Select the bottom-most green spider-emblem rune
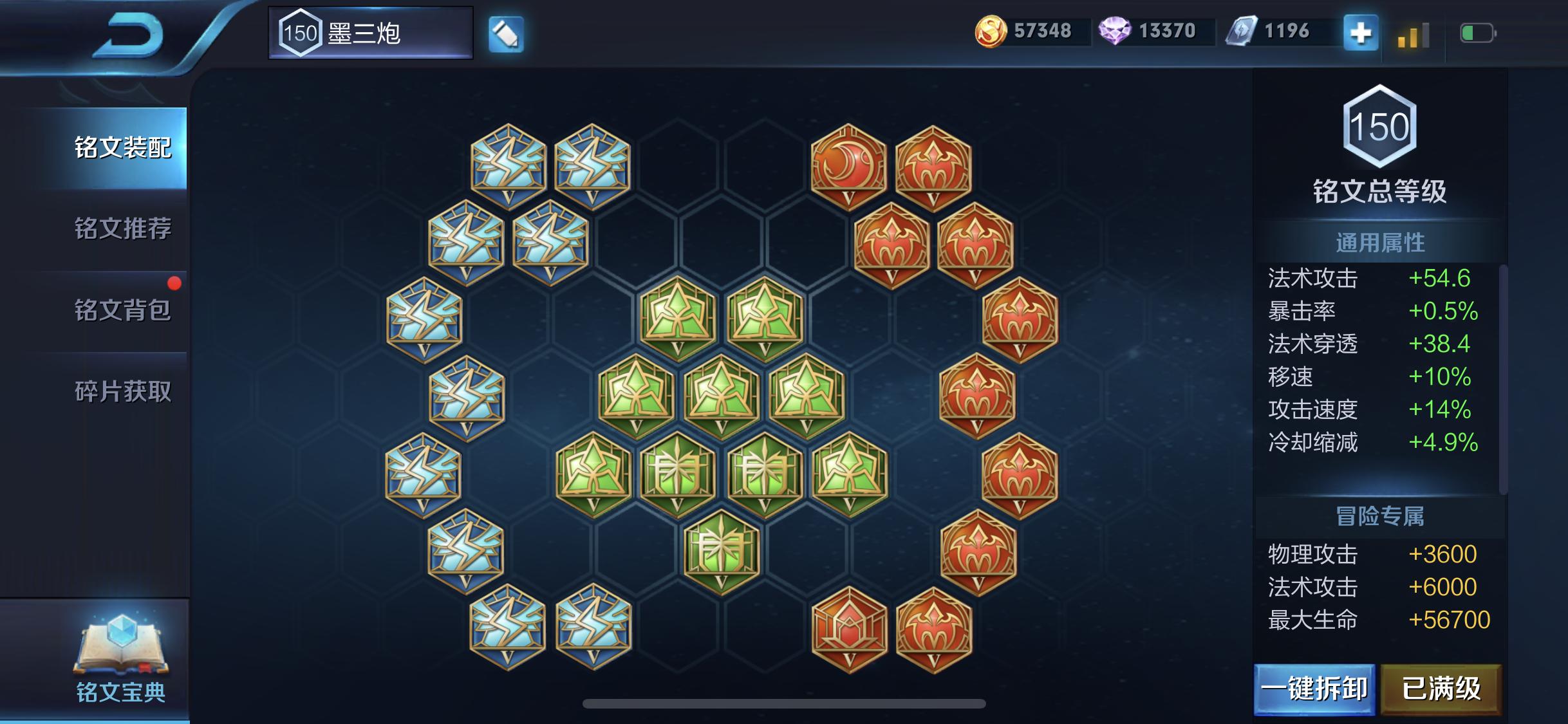1568x724 pixels. click(x=721, y=552)
